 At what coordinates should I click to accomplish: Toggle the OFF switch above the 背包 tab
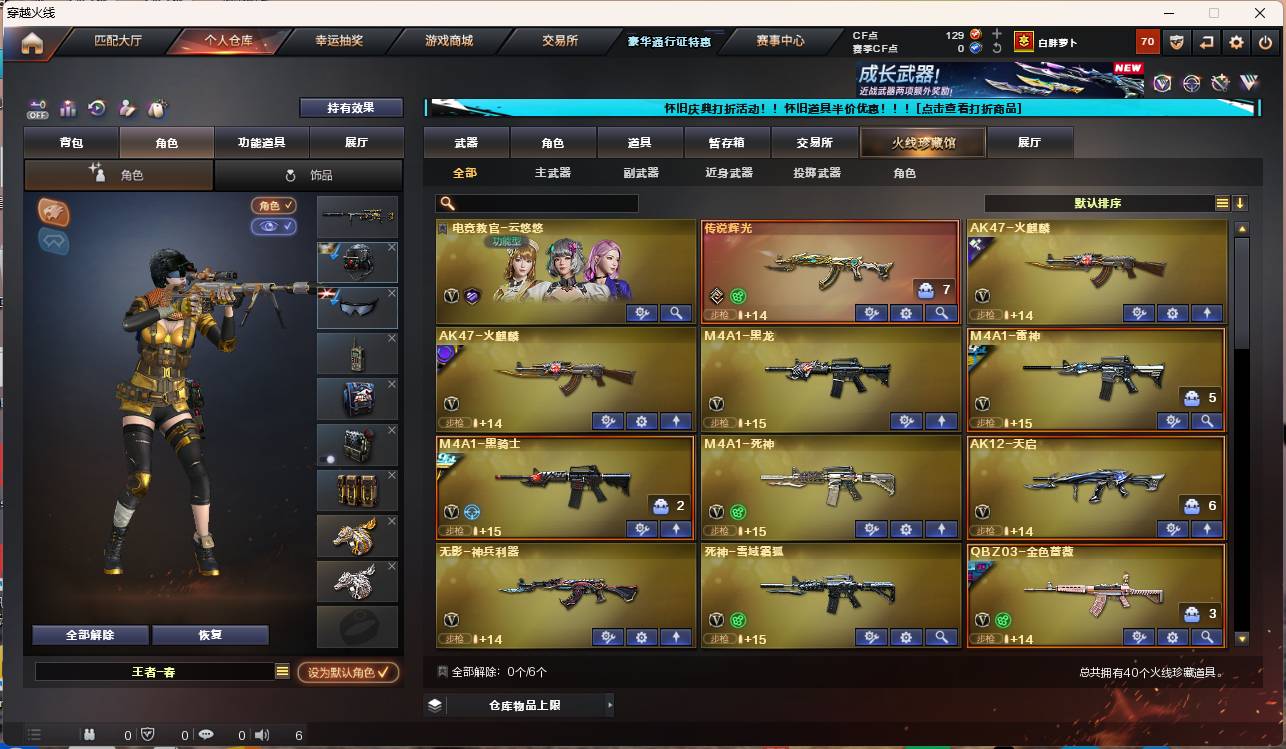37,111
